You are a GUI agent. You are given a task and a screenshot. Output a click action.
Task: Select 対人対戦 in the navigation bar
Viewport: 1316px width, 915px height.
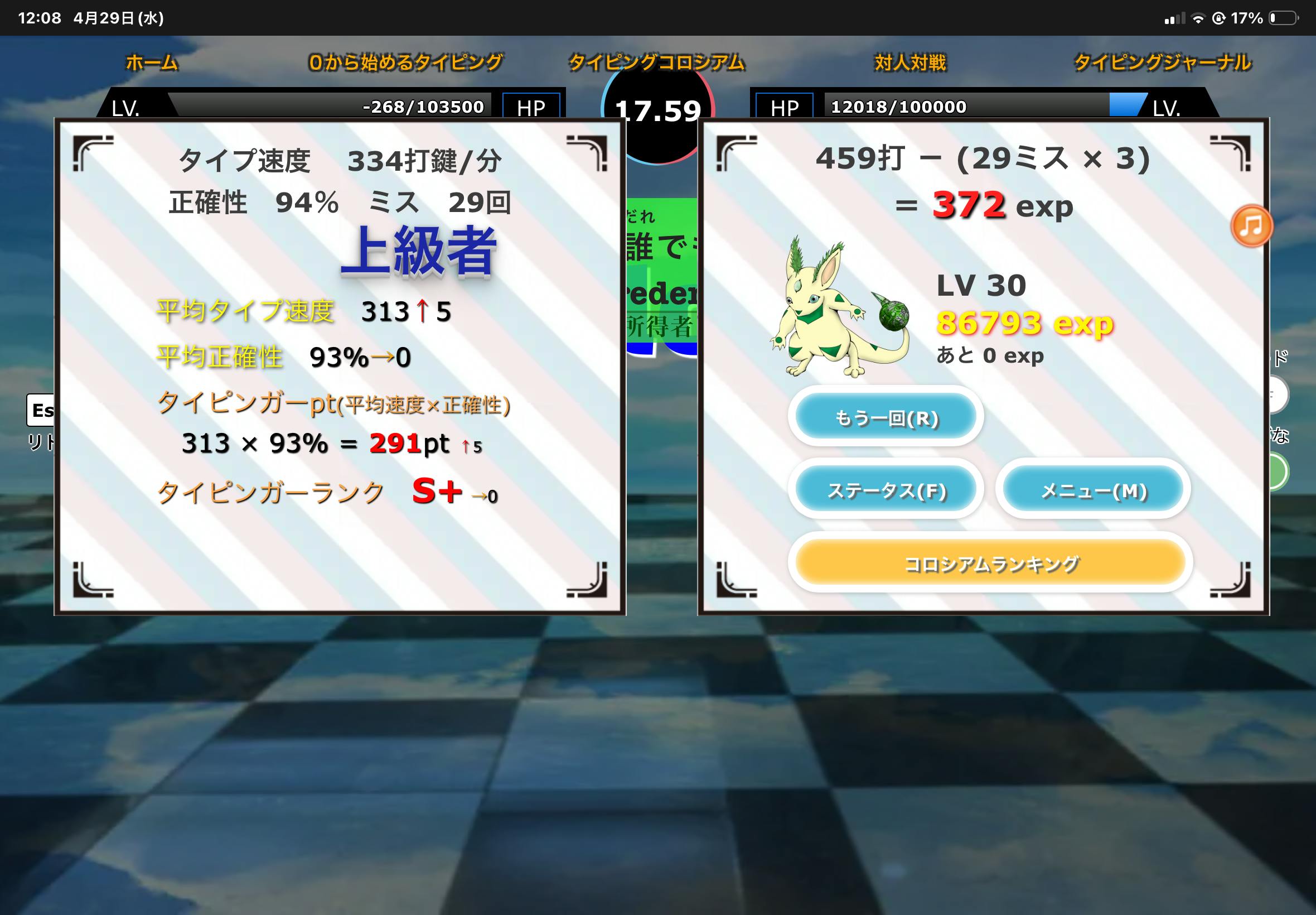pos(911,62)
